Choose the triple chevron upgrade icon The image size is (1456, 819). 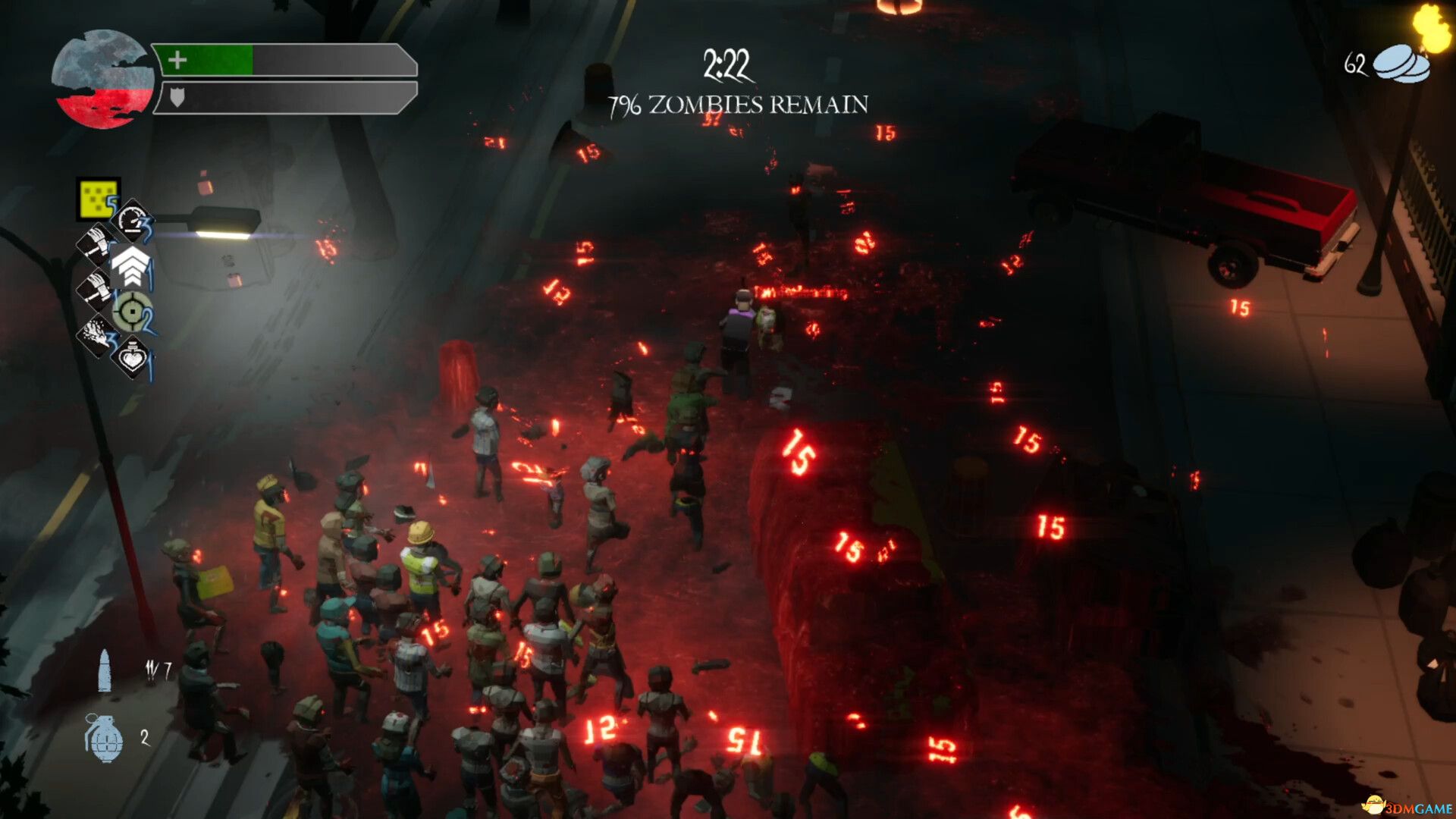(130, 265)
